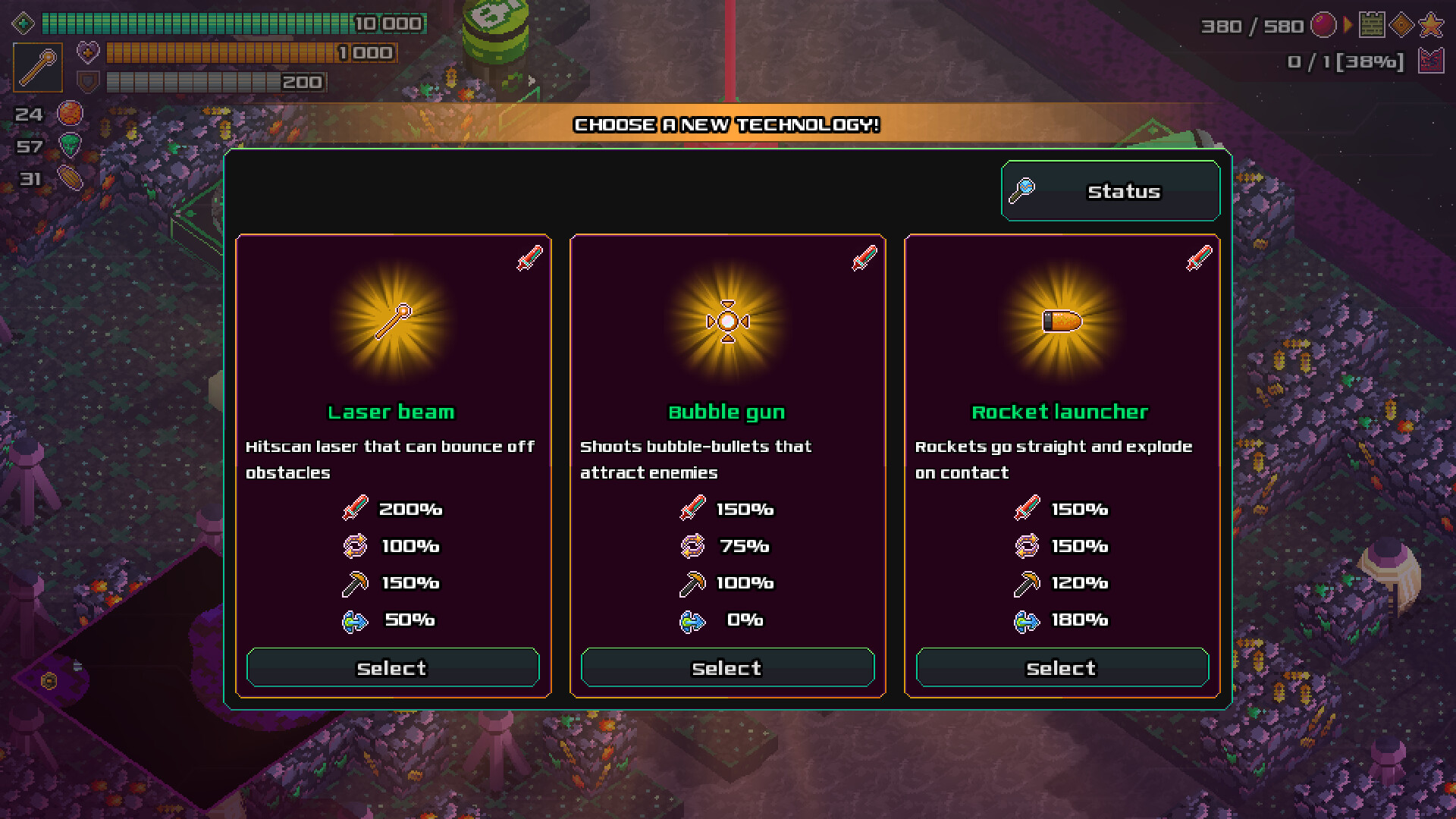Click the sword badge on Laser beam card corner

[x=529, y=258]
